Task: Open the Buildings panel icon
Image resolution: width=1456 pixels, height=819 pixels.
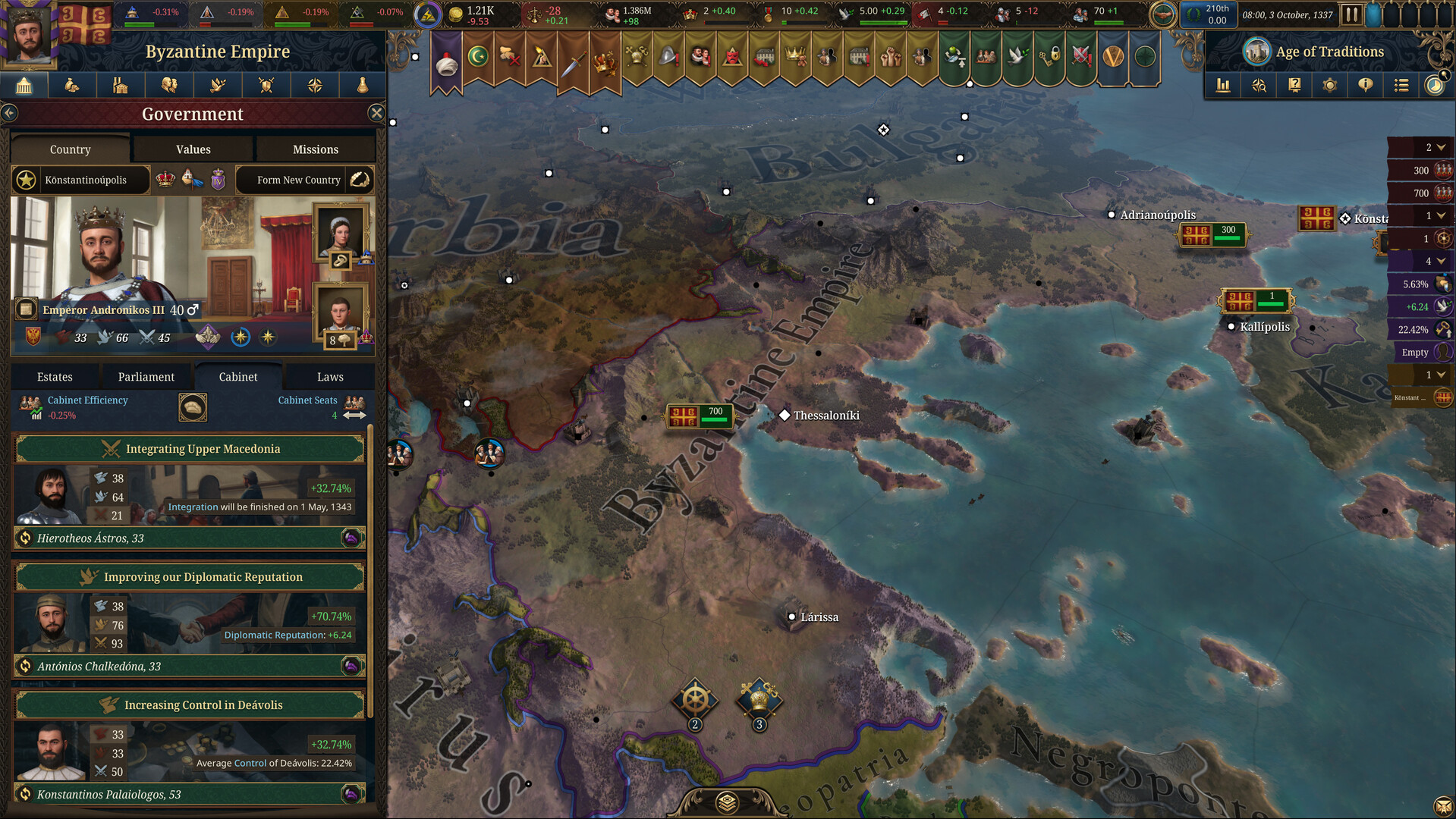Action: click(x=121, y=85)
